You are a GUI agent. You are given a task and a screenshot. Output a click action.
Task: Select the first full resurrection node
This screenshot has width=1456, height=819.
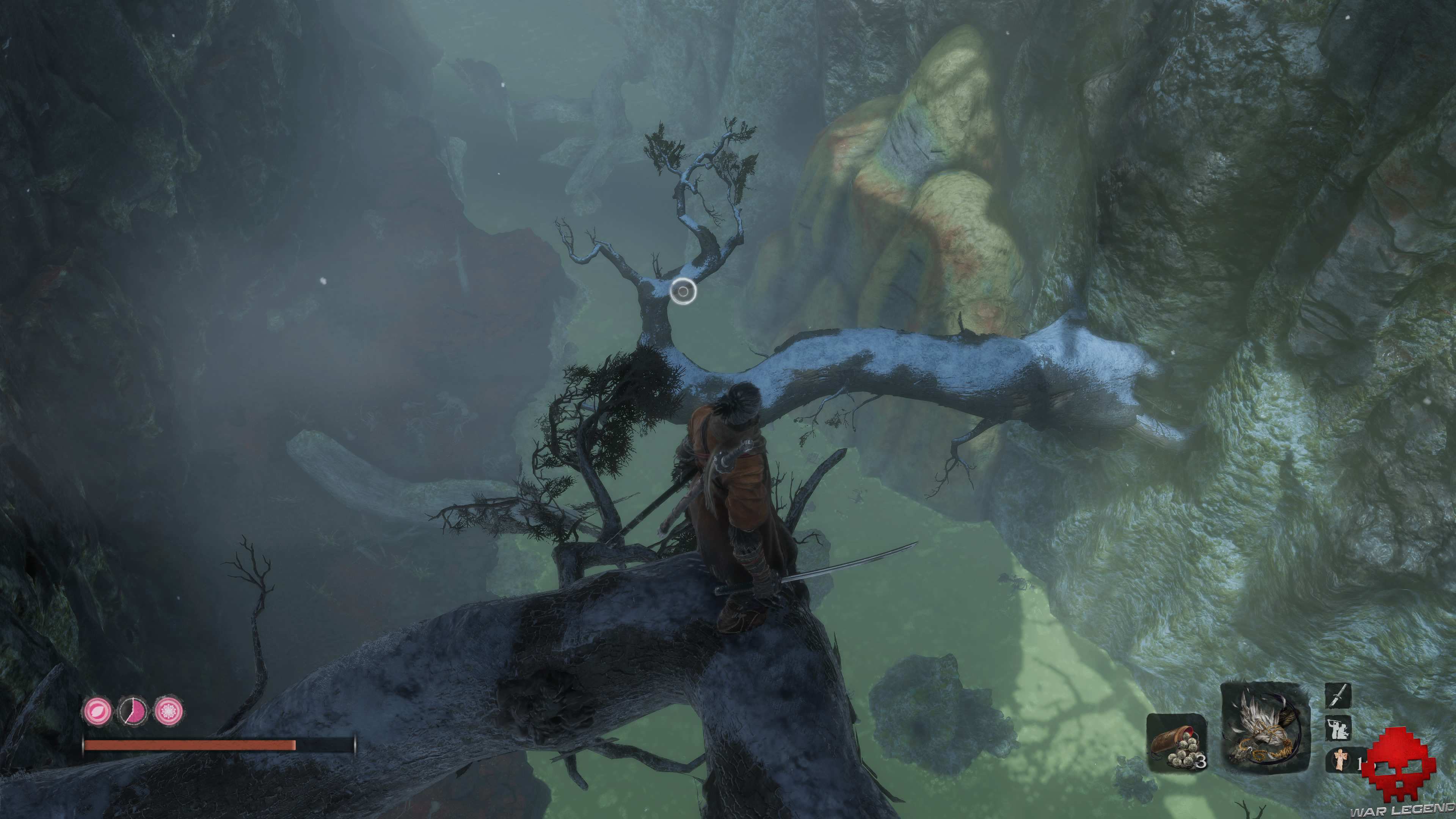coord(97,711)
